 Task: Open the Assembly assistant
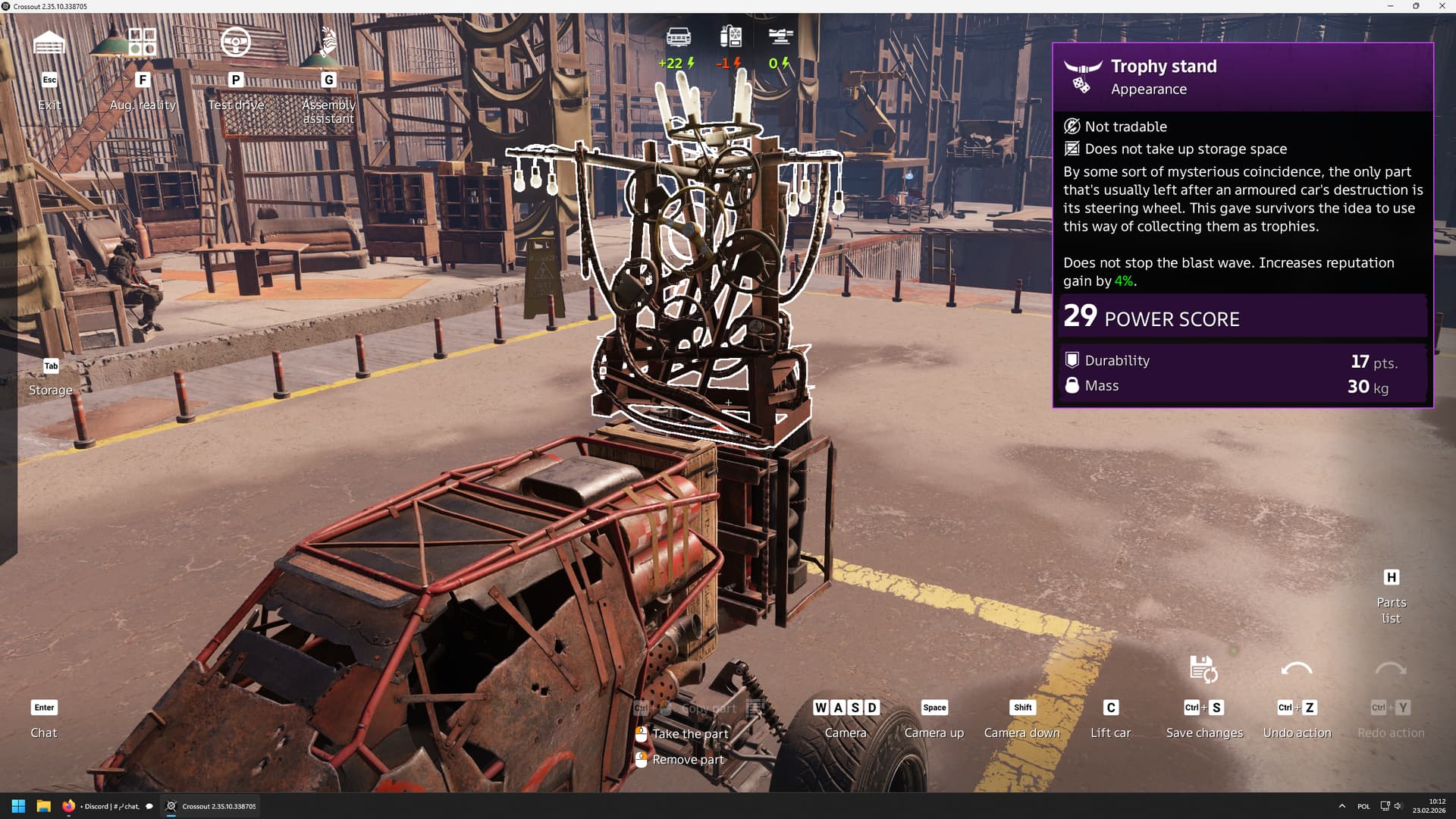[x=328, y=44]
